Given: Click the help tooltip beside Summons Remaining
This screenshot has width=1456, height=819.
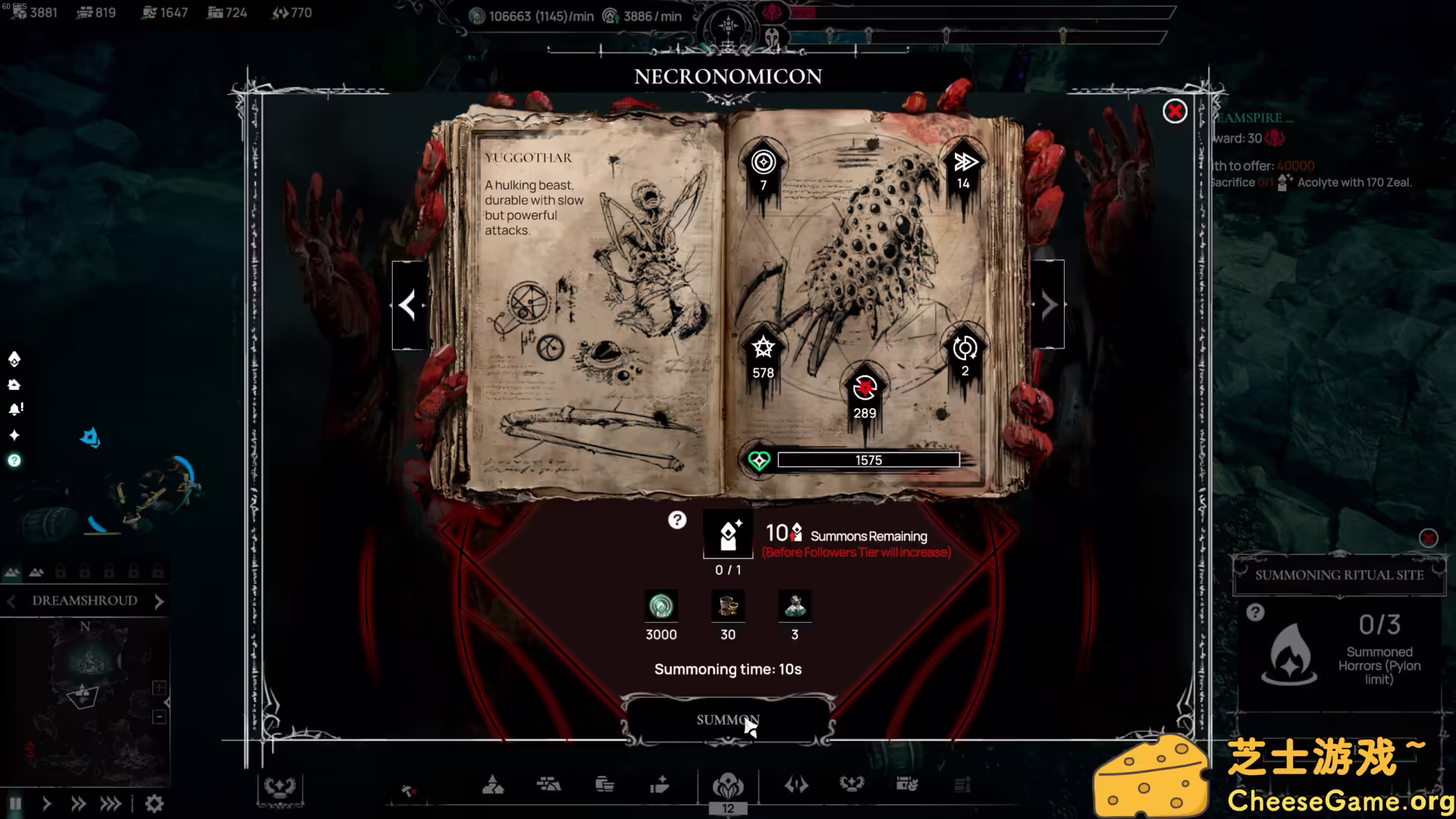Looking at the screenshot, I should [x=677, y=520].
